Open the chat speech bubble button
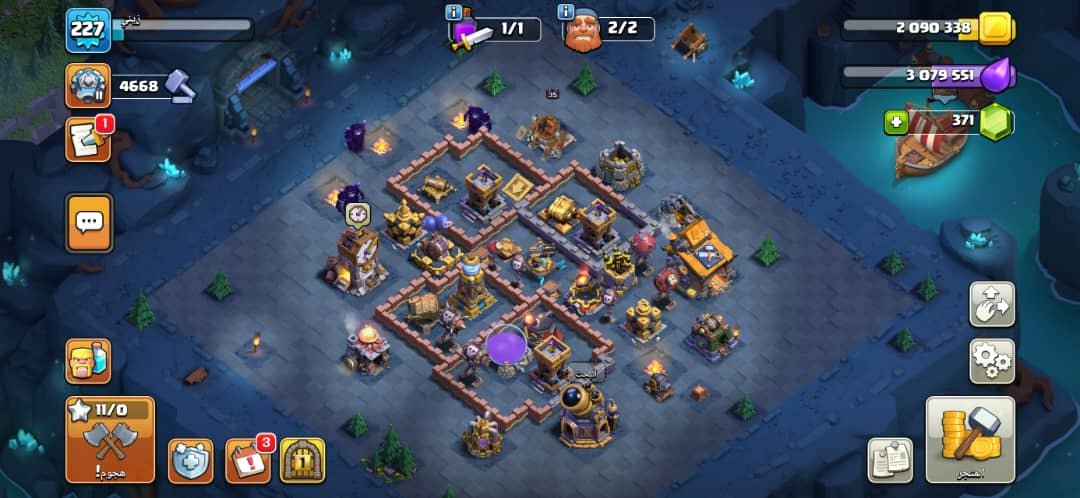 89,222
